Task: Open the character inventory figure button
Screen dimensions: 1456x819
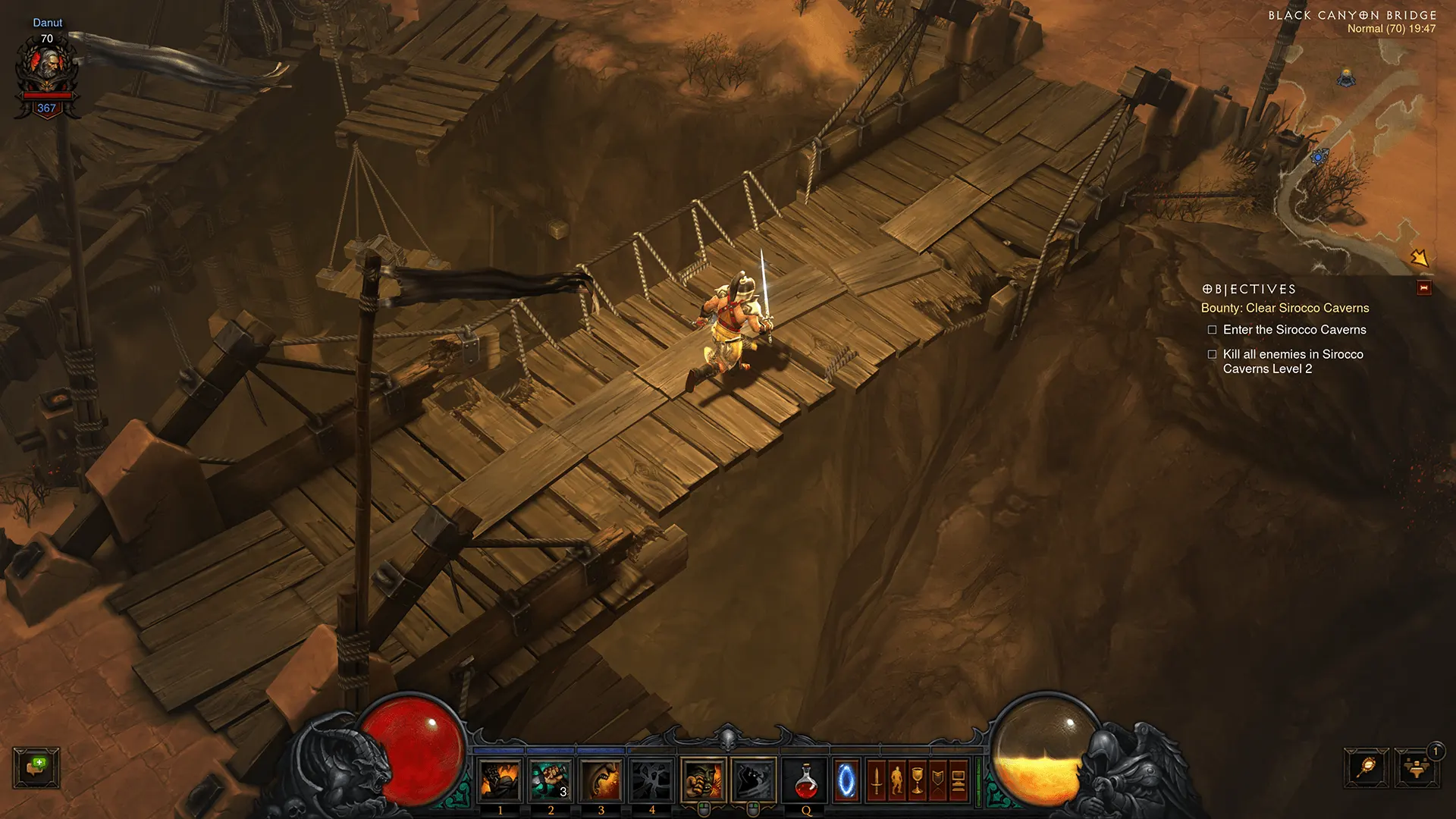Action: click(x=896, y=780)
